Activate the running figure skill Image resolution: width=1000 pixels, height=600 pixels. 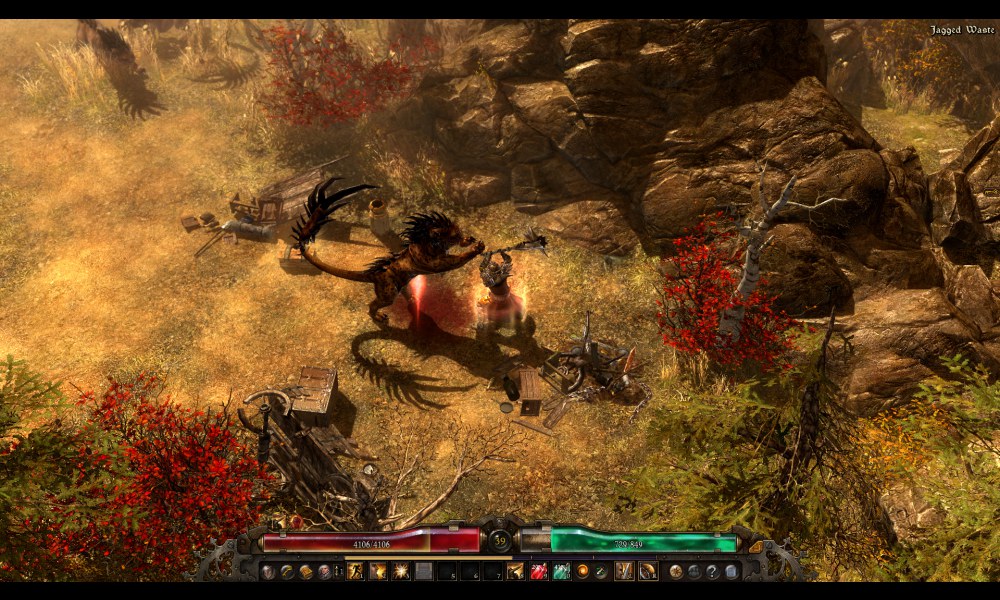(x=355, y=571)
